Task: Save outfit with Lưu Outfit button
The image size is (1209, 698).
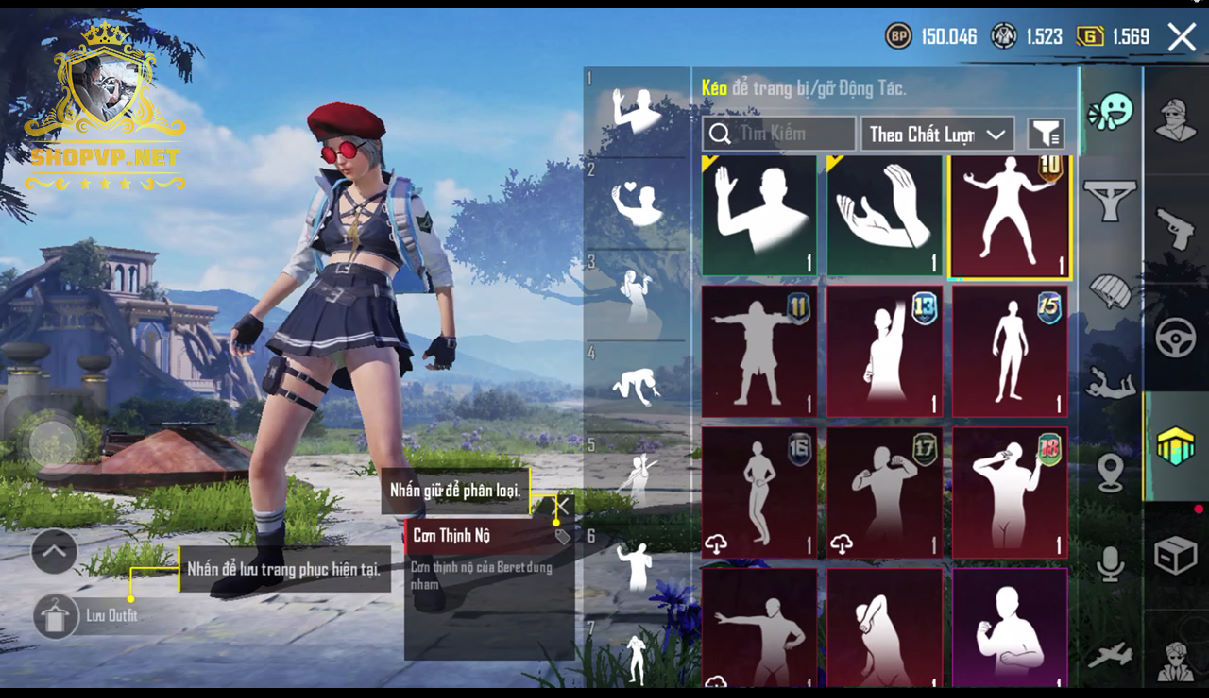Action: [56, 616]
